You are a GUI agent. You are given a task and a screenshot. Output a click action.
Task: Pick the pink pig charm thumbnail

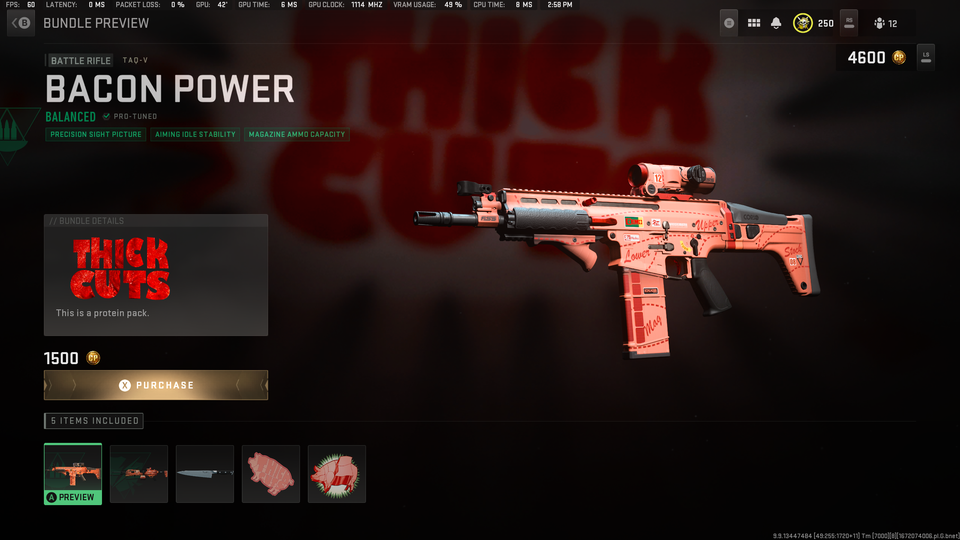tap(271, 474)
